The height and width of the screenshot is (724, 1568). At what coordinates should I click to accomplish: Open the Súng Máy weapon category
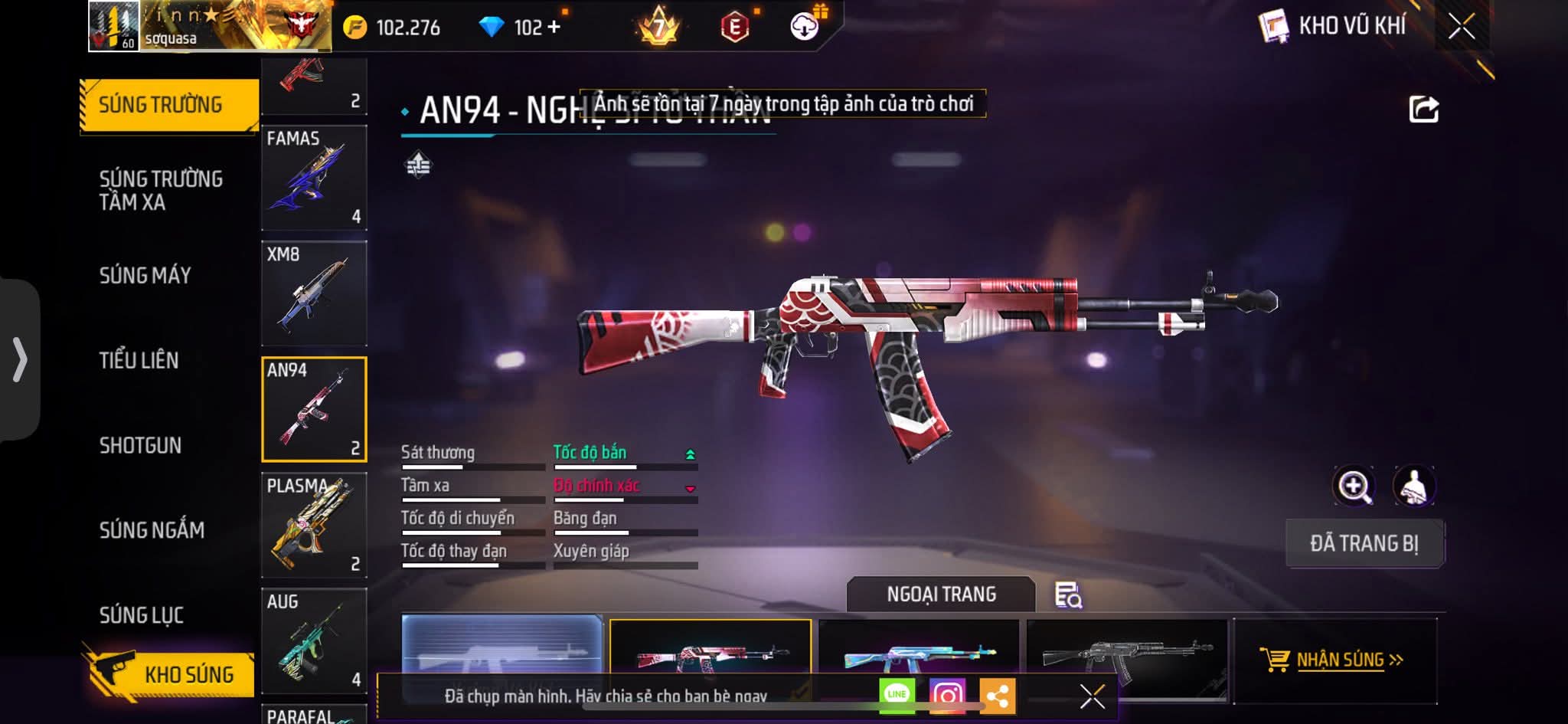pyautogui.click(x=145, y=275)
